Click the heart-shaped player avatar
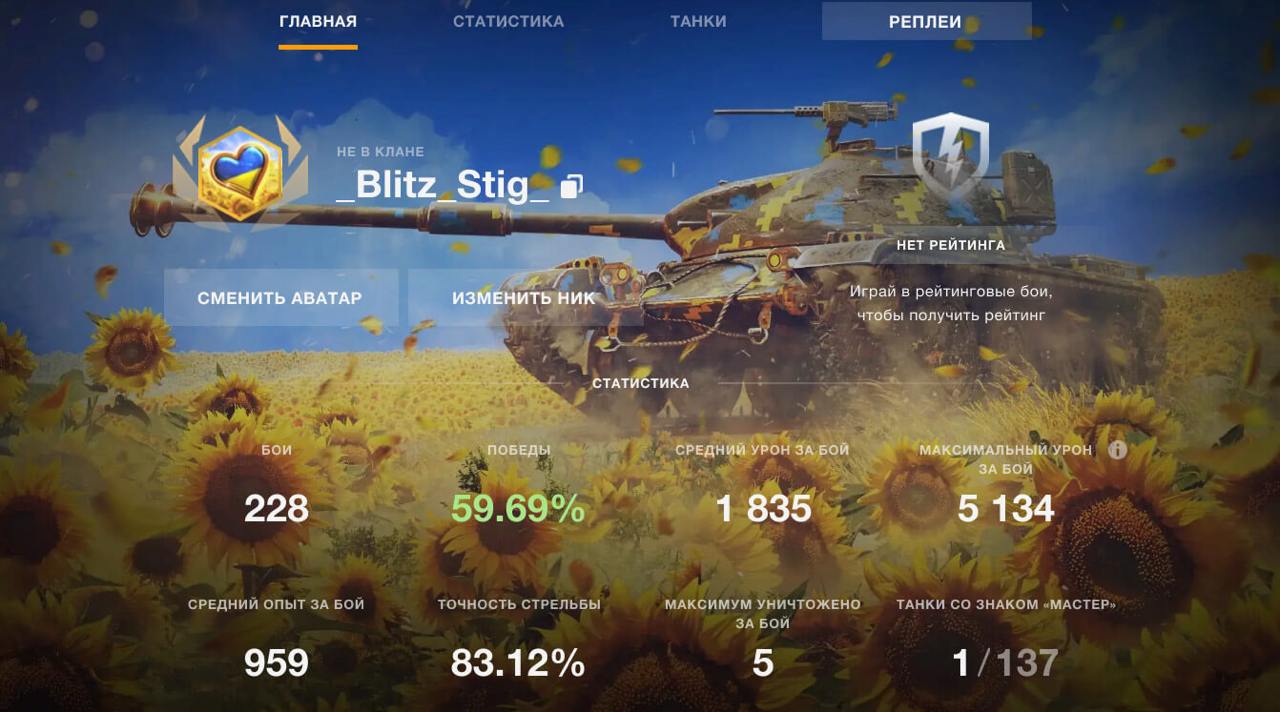1280x712 pixels. click(x=237, y=174)
